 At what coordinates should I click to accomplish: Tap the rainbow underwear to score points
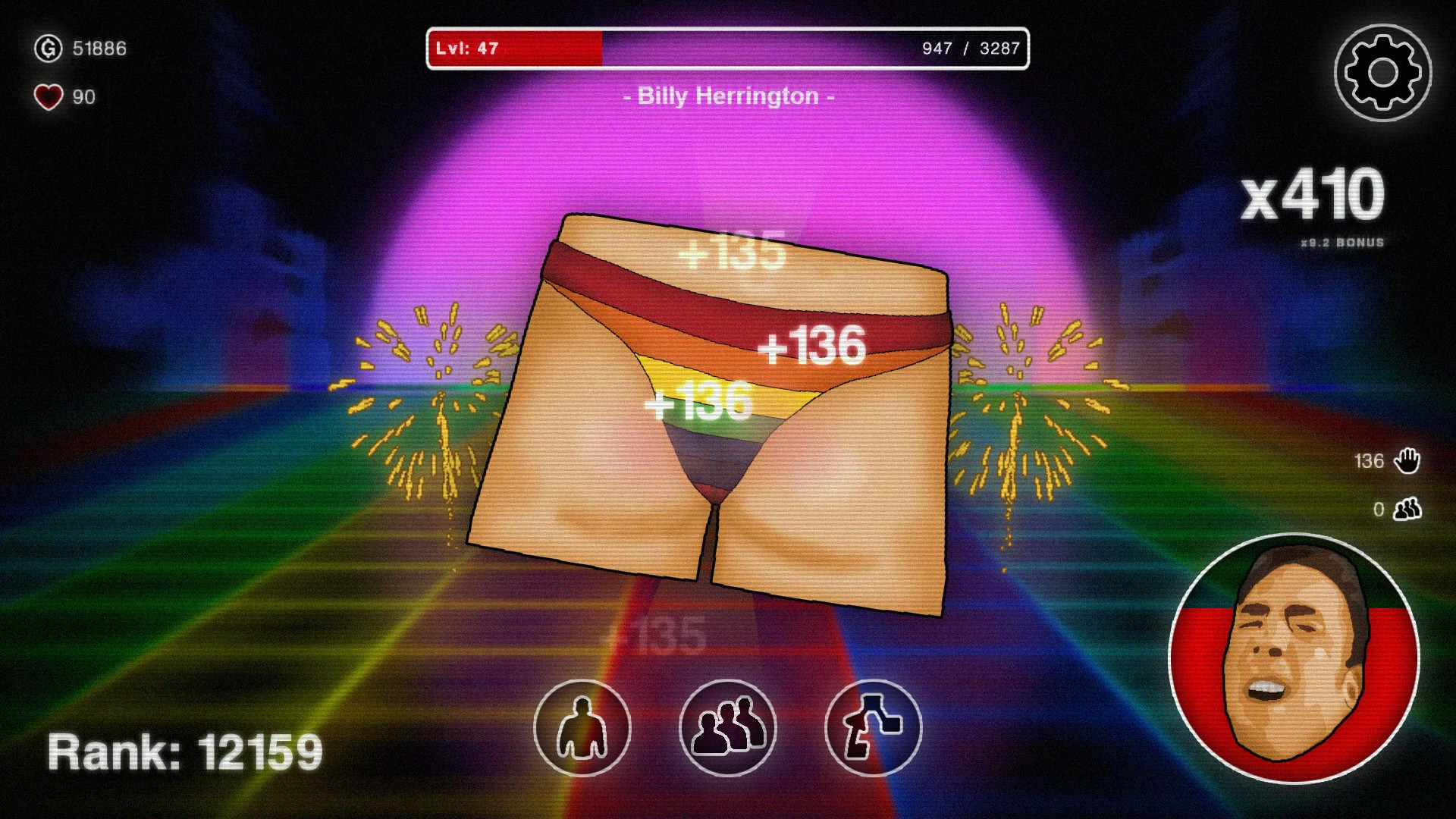coord(713,425)
